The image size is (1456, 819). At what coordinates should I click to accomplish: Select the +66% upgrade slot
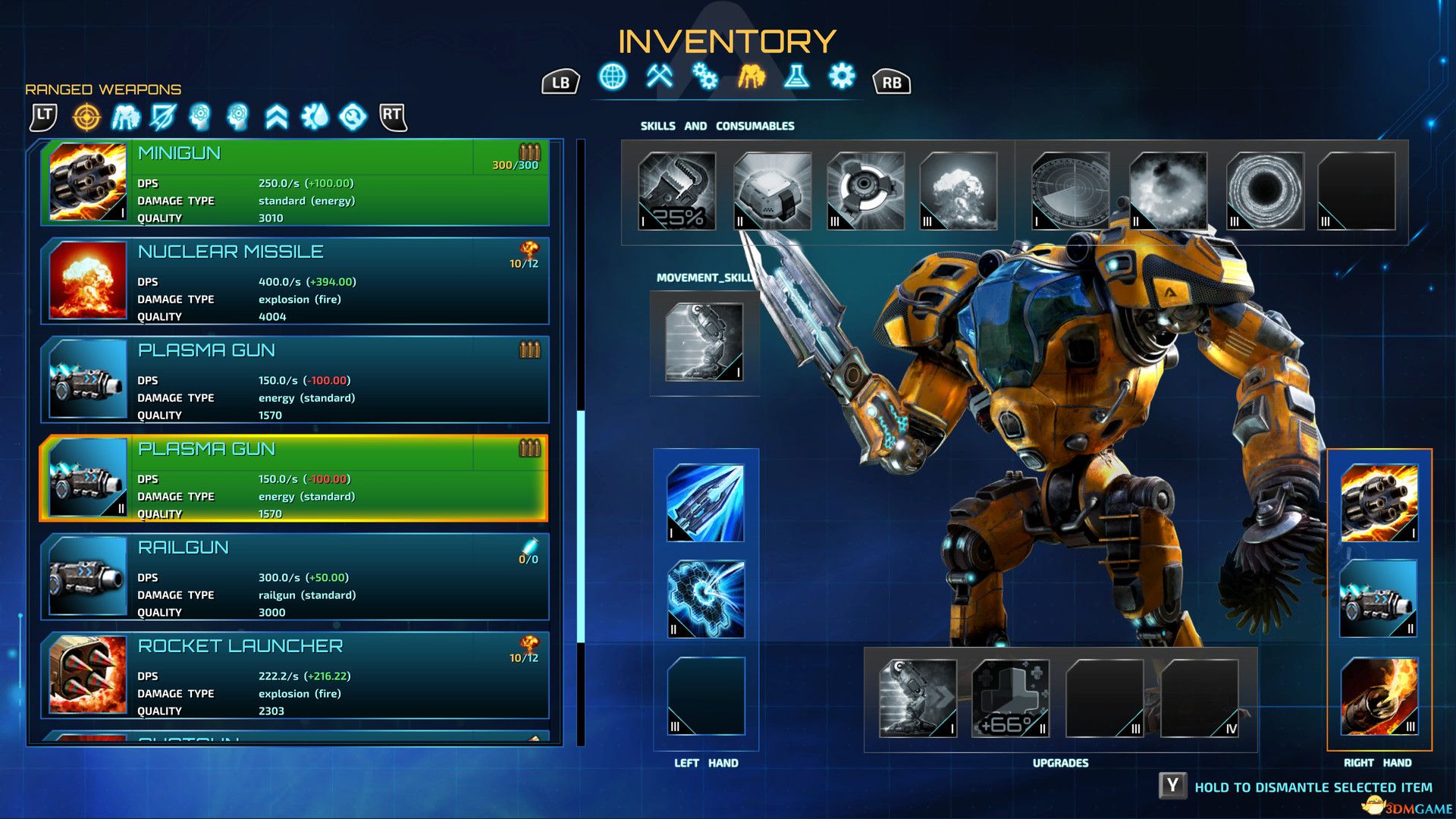[1010, 698]
